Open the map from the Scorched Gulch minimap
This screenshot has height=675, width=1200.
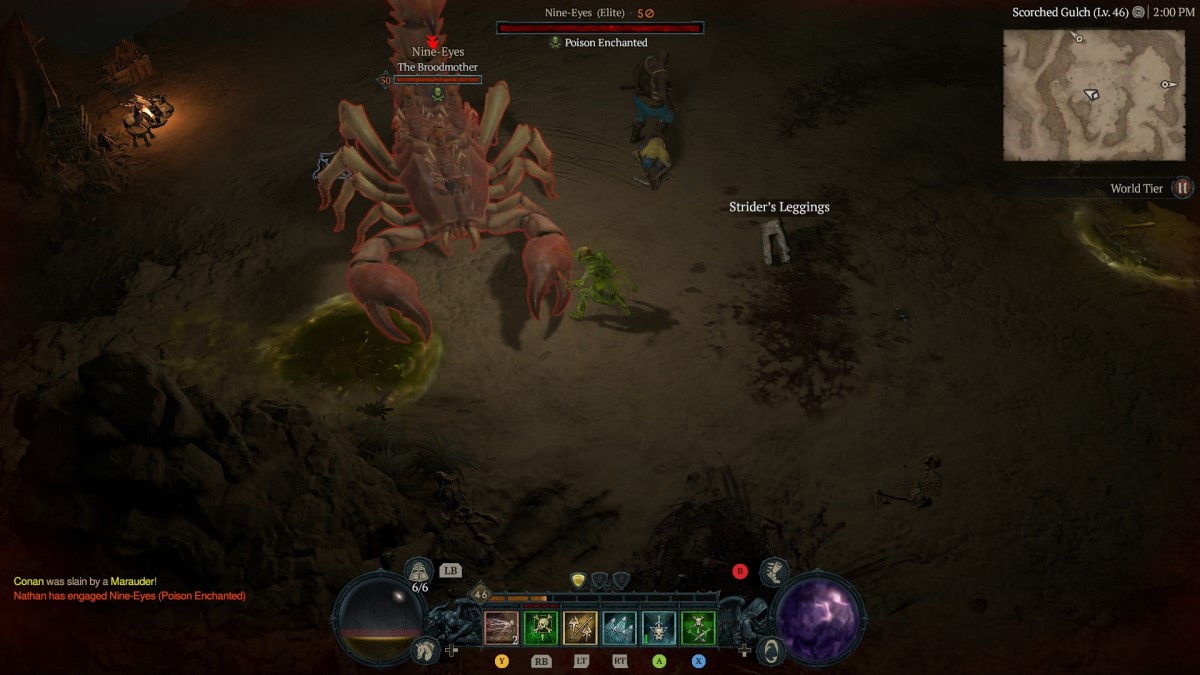1093,94
